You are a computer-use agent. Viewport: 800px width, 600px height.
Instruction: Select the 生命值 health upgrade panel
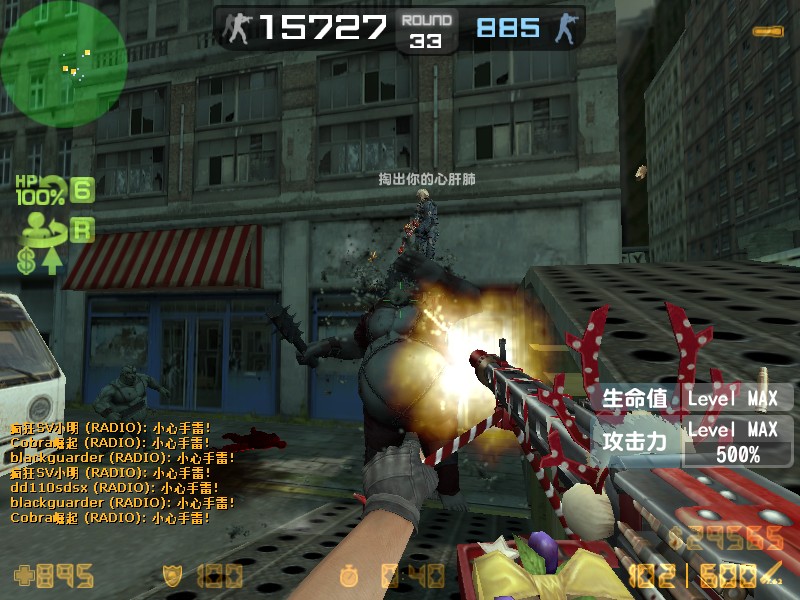point(690,398)
